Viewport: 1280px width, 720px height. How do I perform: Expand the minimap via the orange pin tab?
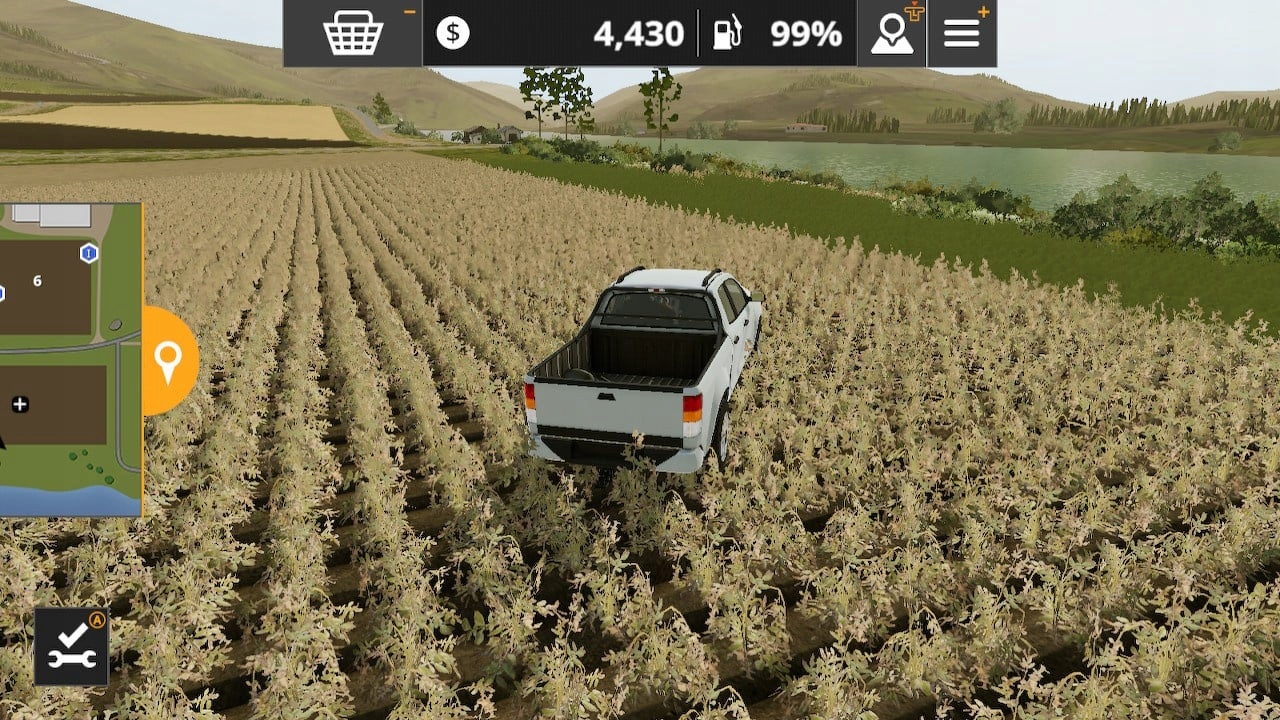(168, 358)
